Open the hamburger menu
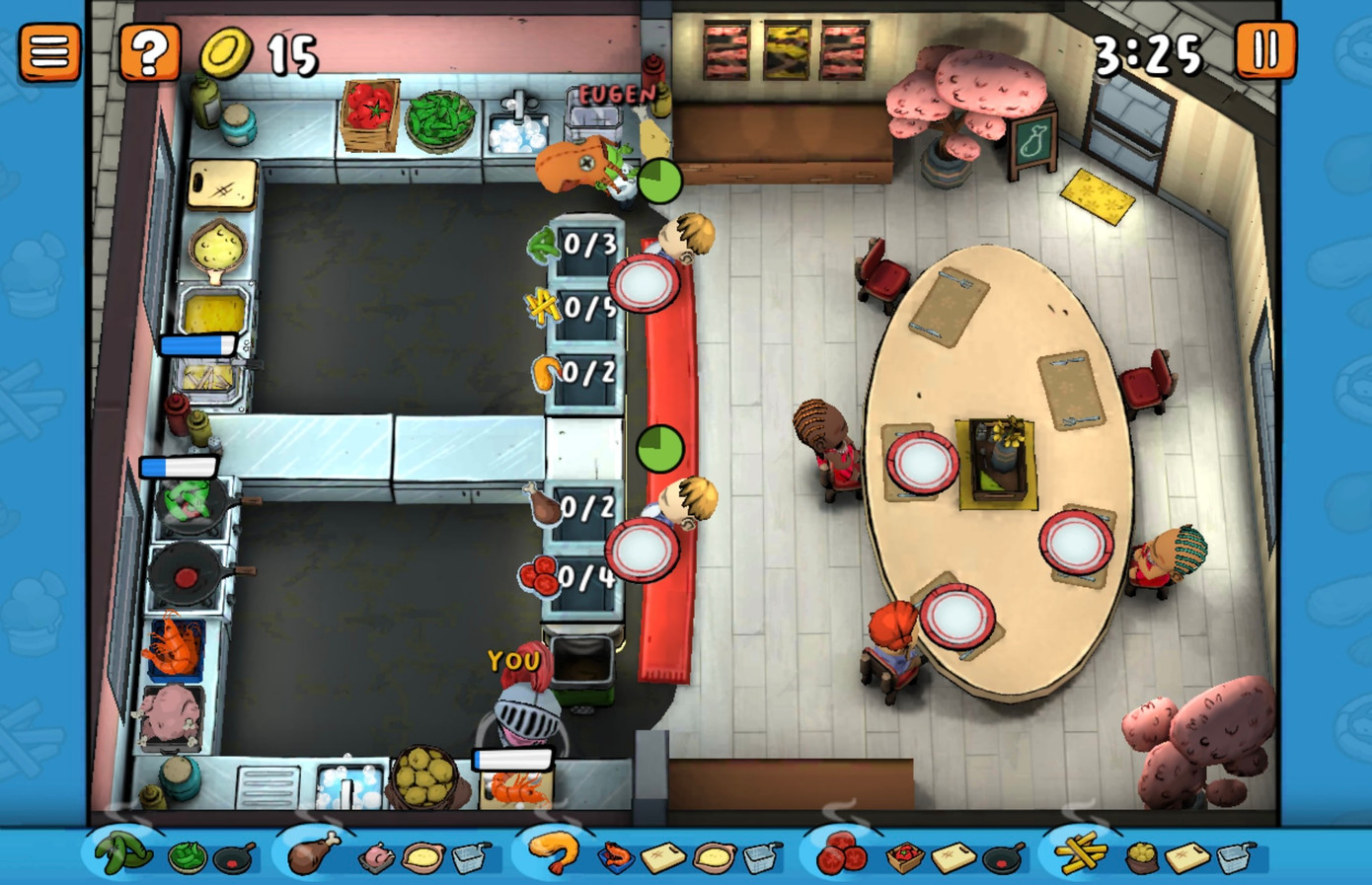Image resolution: width=1372 pixels, height=885 pixels. tap(49, 51)
